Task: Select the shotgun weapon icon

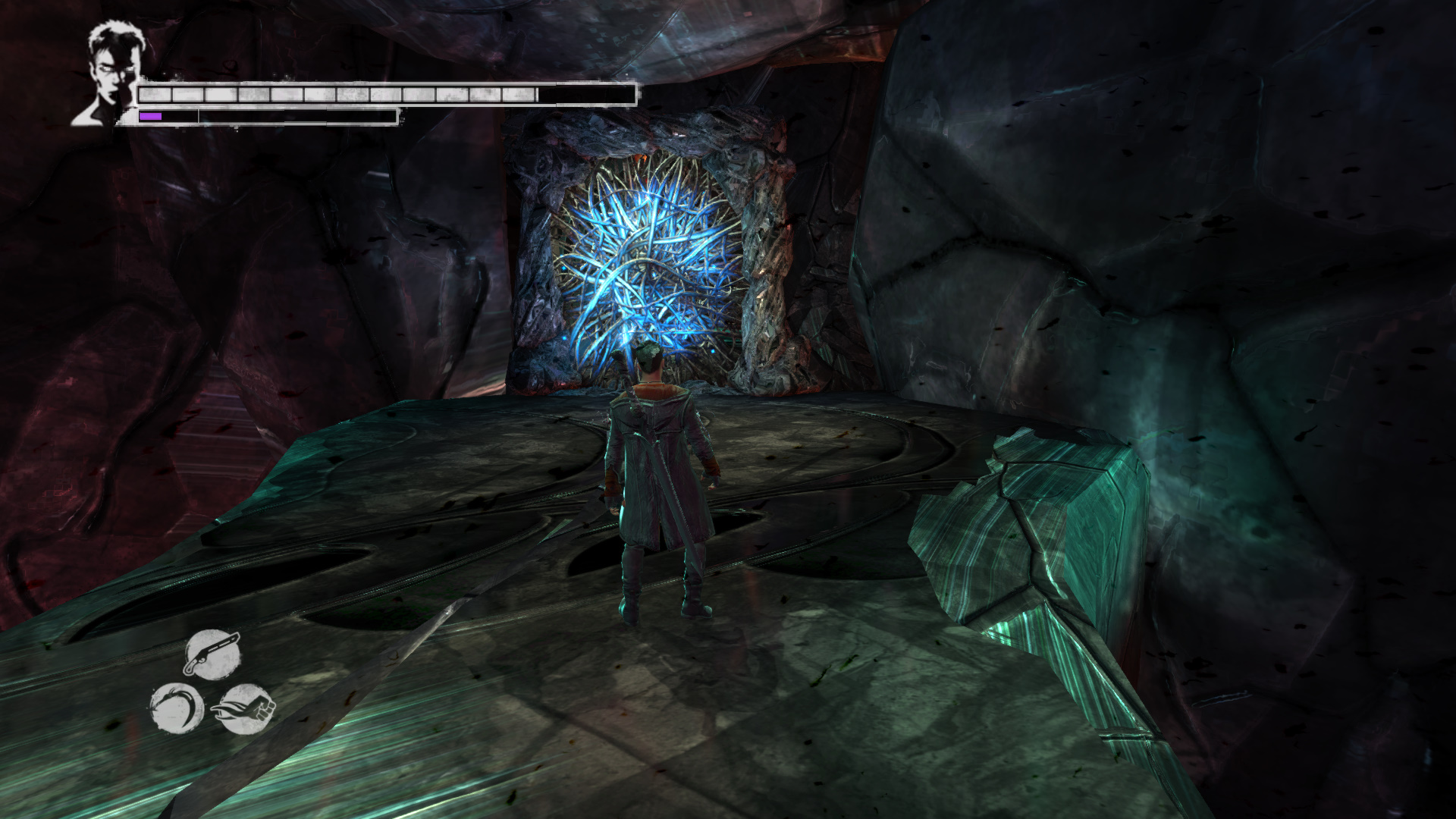Action: click(x=212, y=654)
